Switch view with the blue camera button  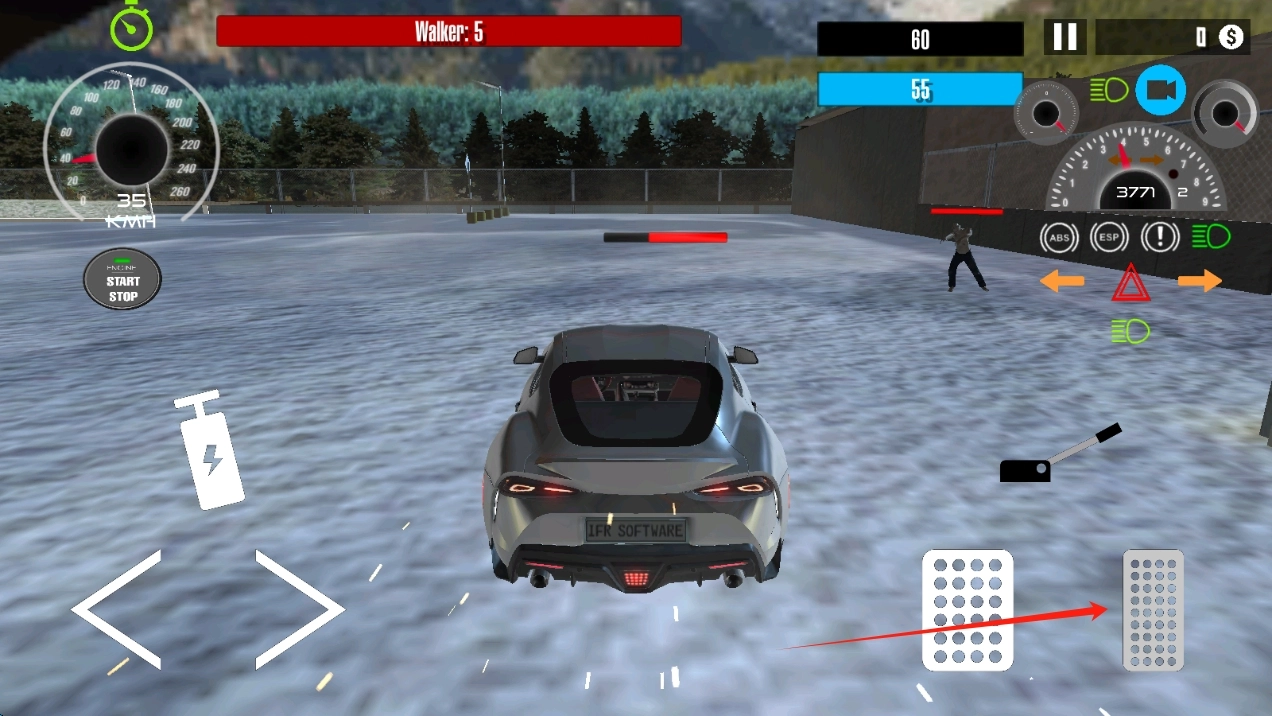click(1160, 90)
